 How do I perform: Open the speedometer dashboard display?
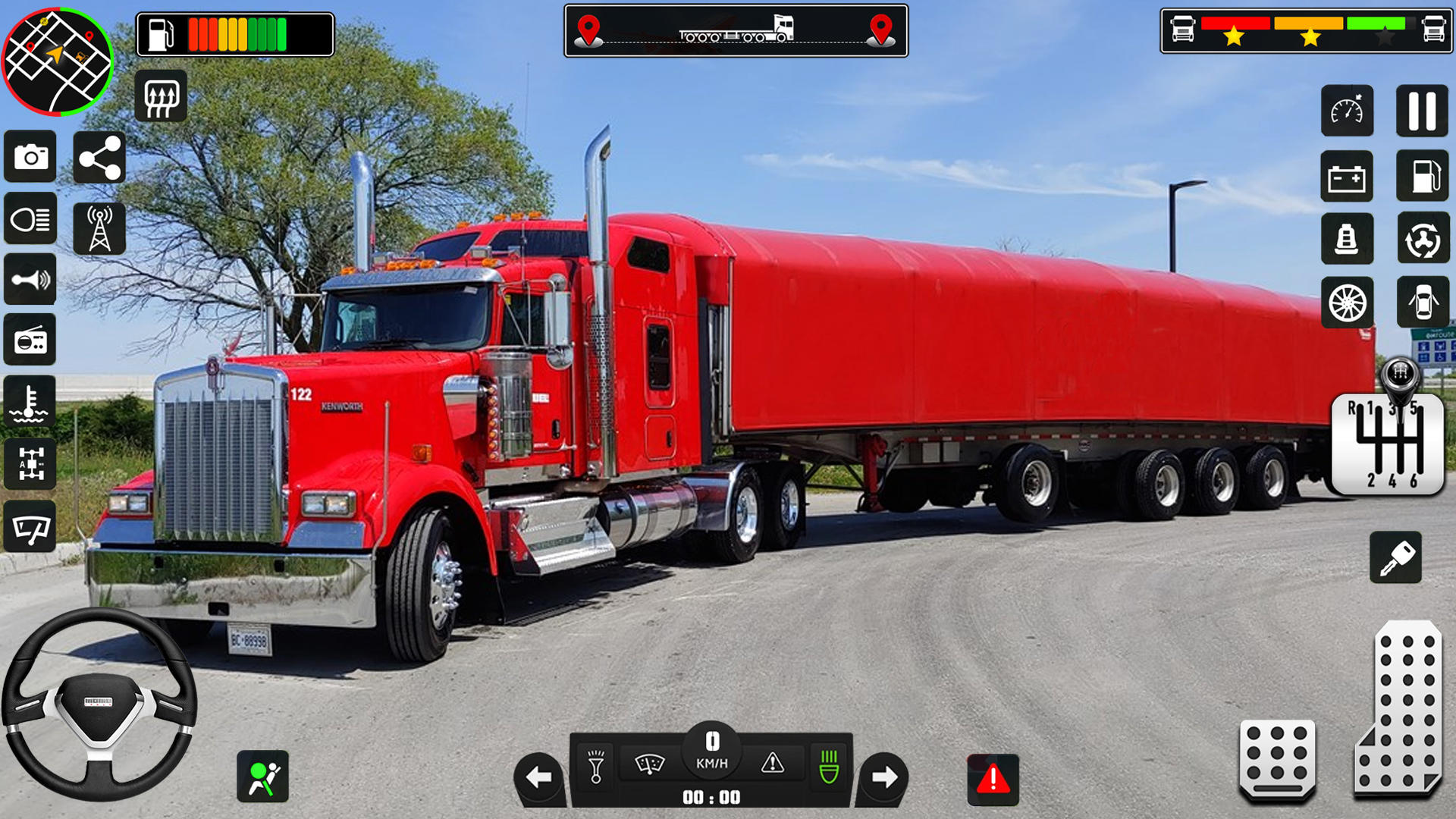pos(1349,111)
